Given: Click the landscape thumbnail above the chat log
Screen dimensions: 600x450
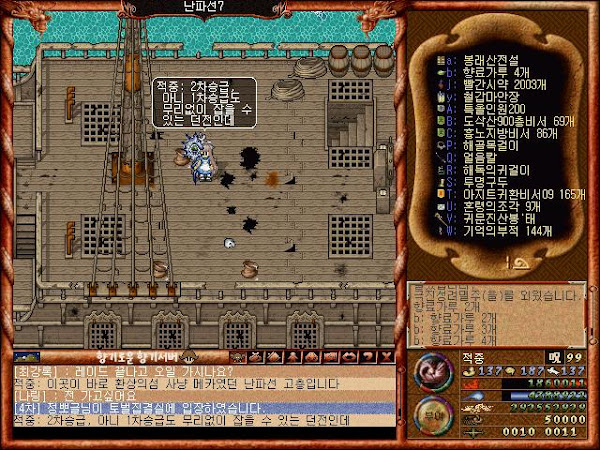Looking at the screenshot, I should (29, 357).
